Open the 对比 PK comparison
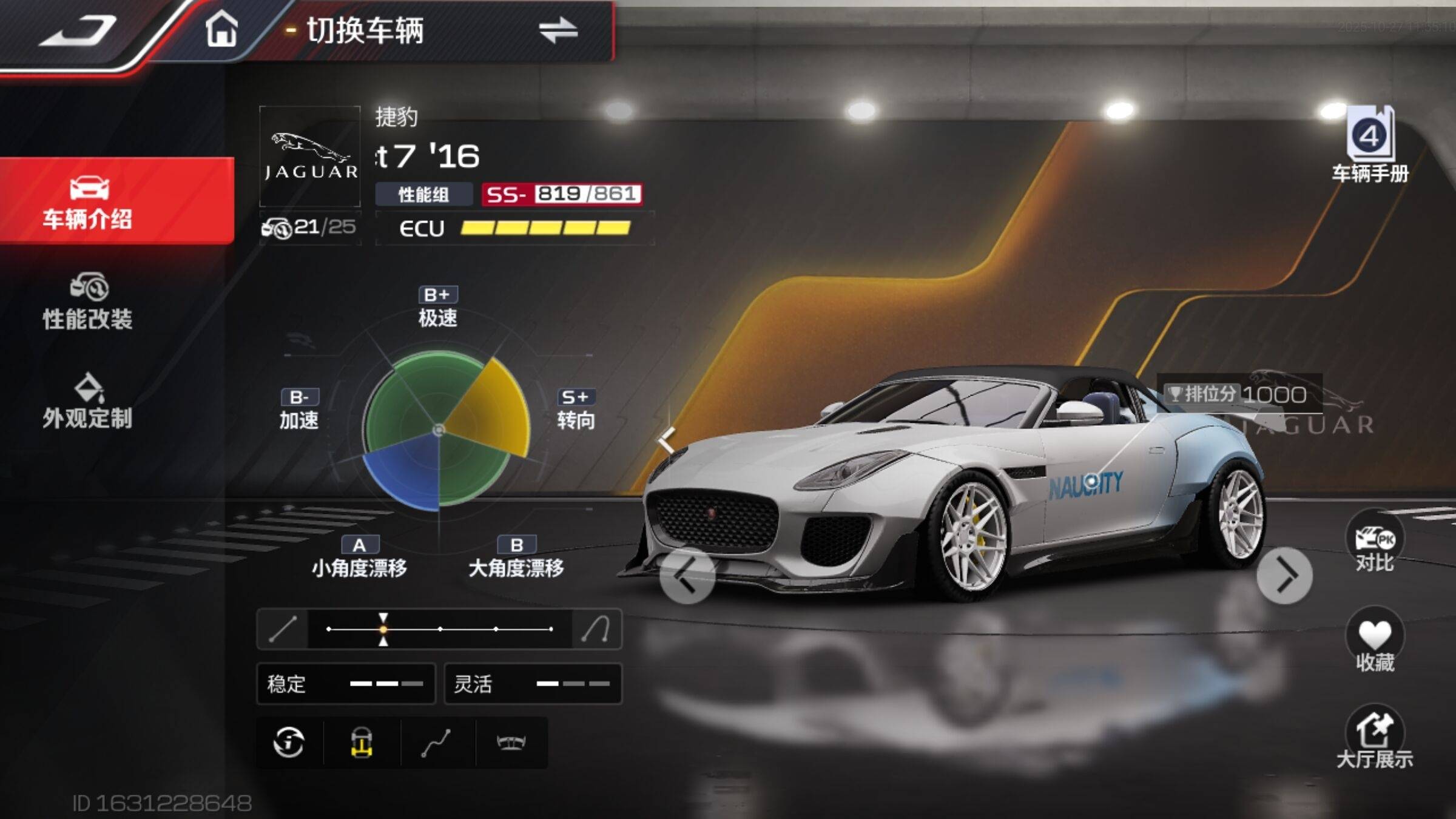 point(1375,544)
